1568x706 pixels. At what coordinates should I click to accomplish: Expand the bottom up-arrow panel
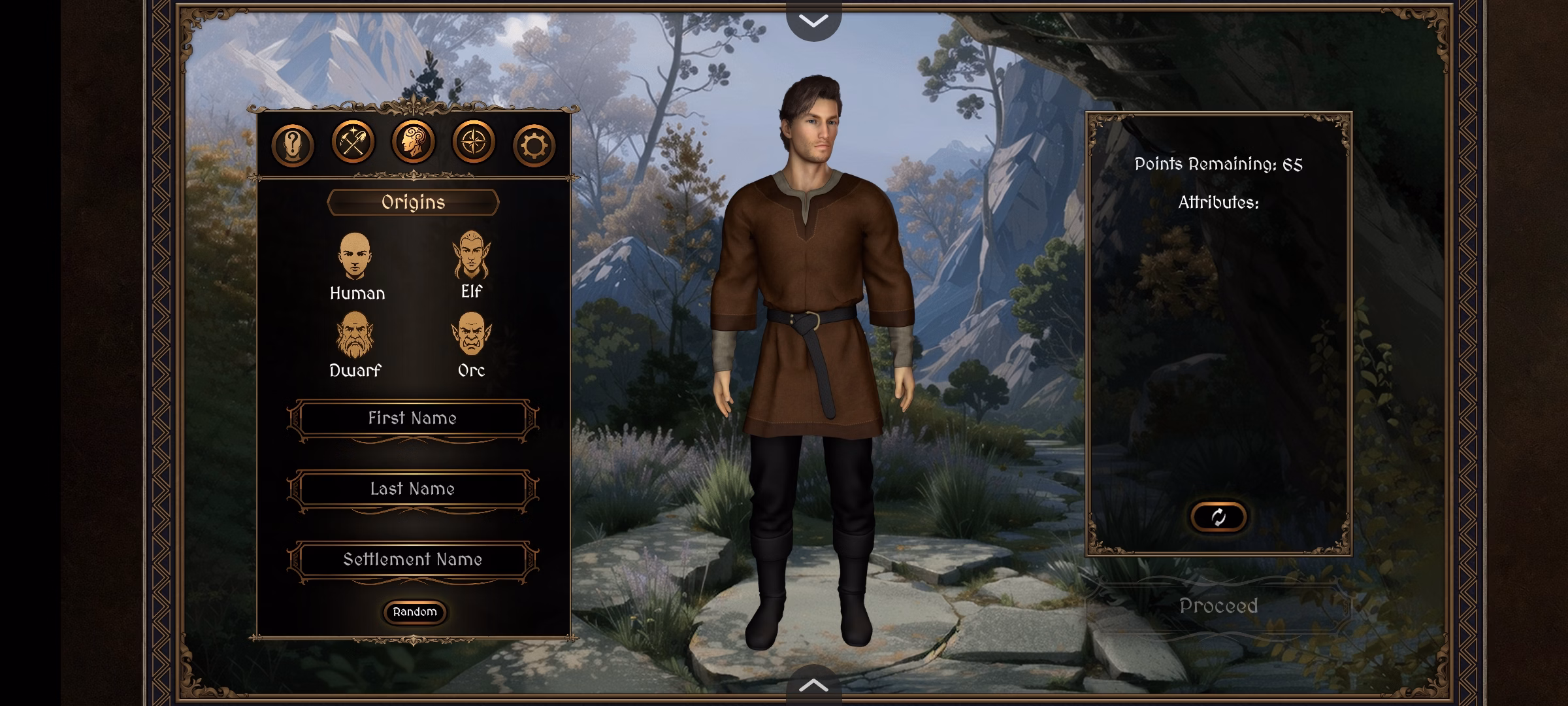[813, 686]
